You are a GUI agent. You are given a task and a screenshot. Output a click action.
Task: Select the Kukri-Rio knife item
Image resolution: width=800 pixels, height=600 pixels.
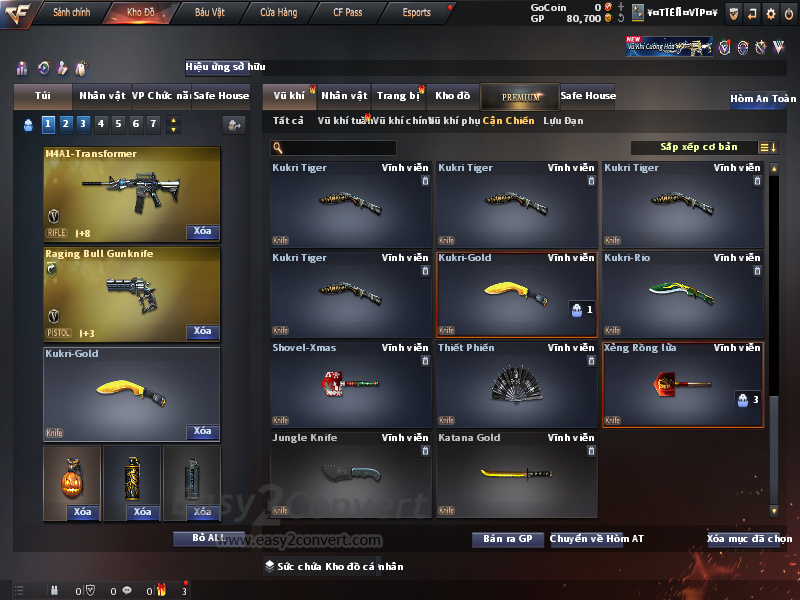coord(683,295)
